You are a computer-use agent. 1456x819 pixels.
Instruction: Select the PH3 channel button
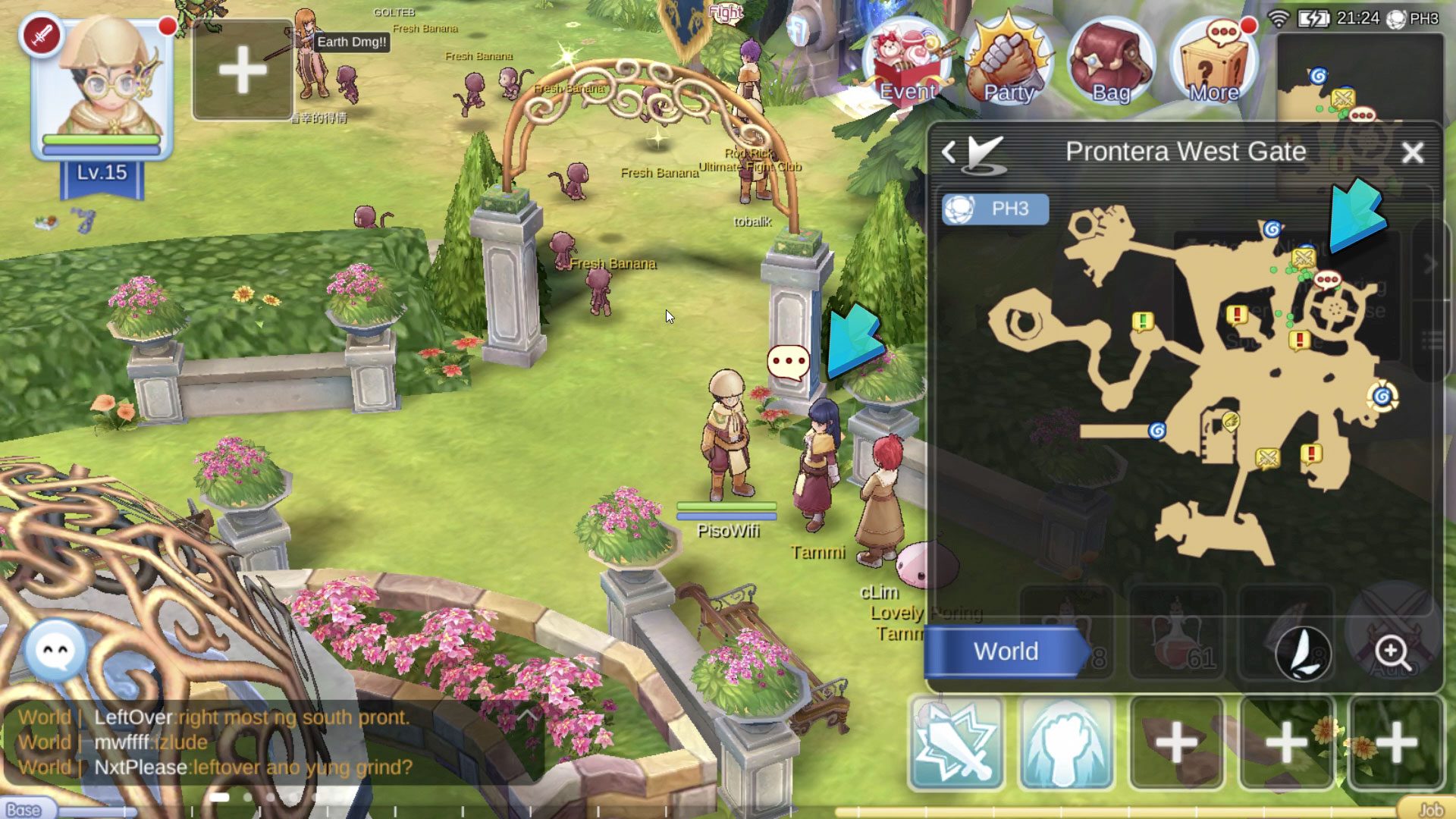(x=996, y=209)
